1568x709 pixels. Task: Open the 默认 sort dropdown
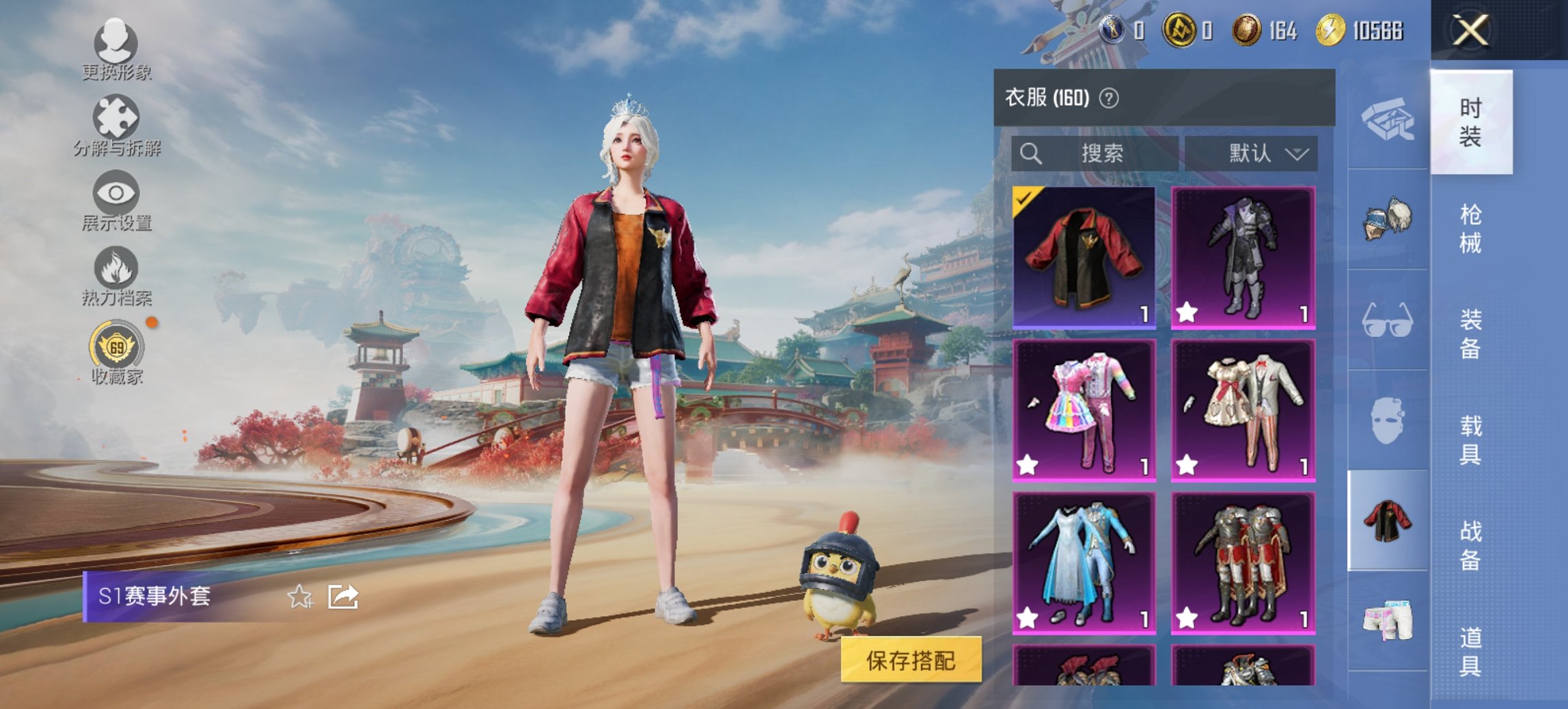click(x=1258, y=153)
